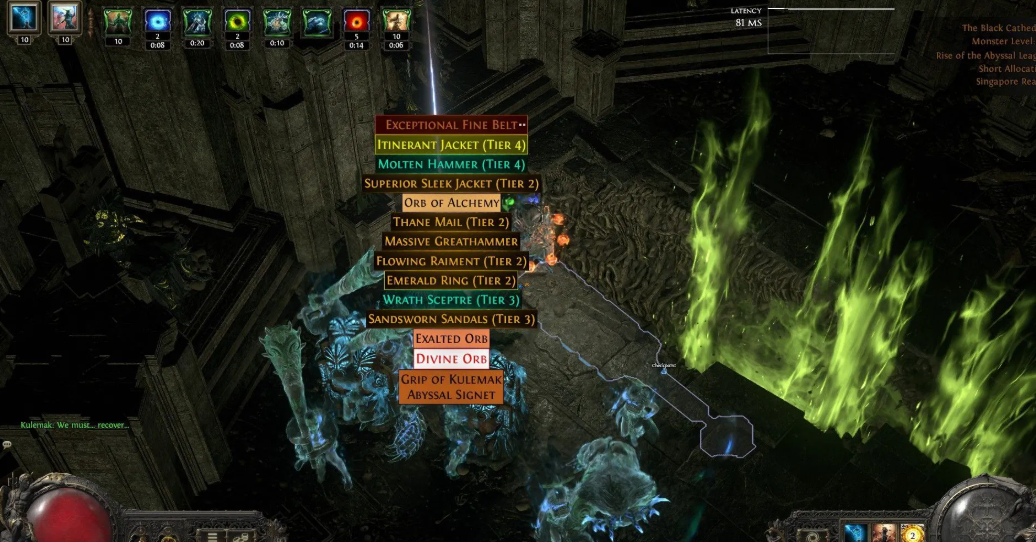Click the blue vortex buff icon
The image size is (1036, 542).
(157, 22)
